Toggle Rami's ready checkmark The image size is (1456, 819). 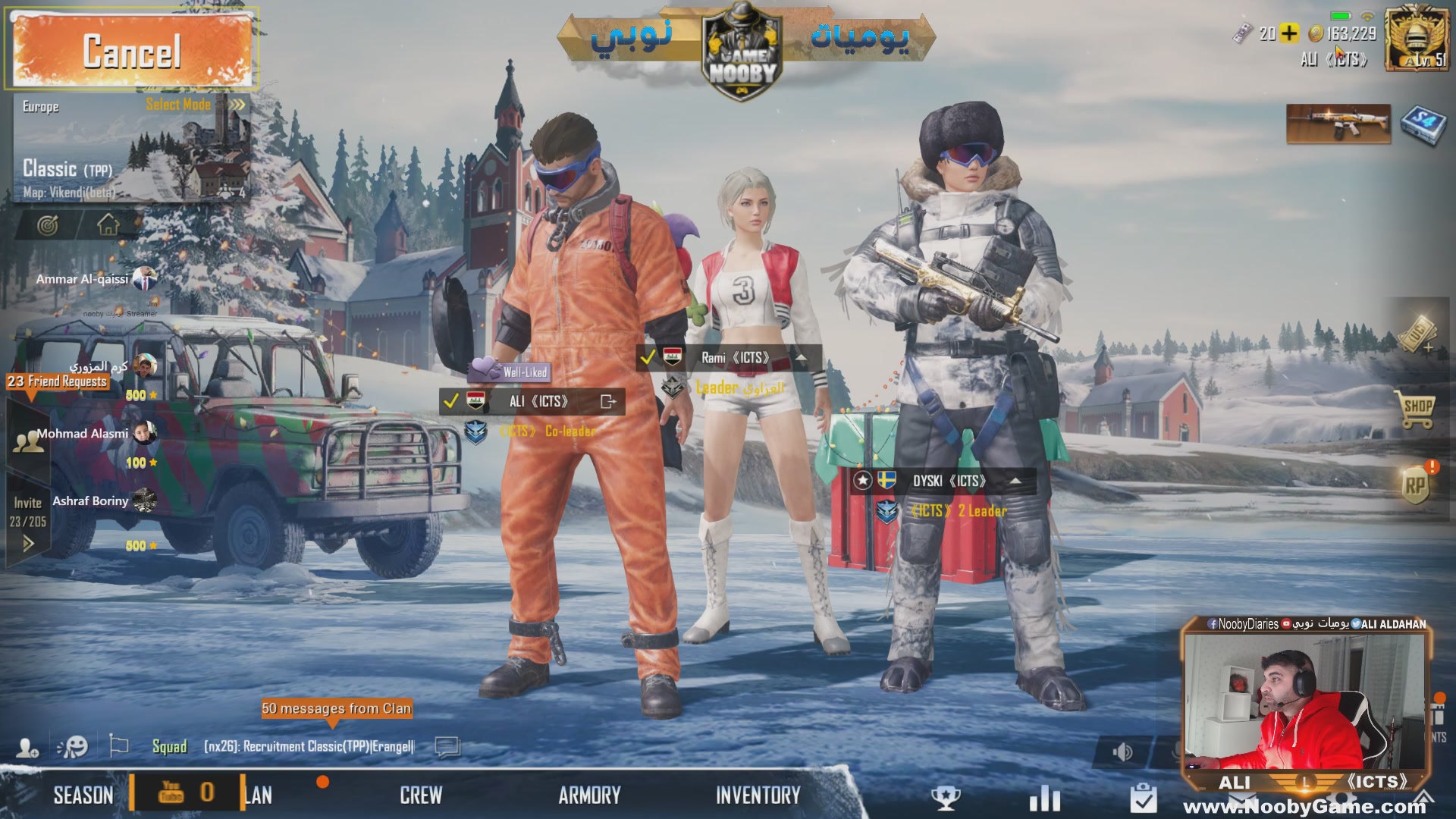coord(649,356)
